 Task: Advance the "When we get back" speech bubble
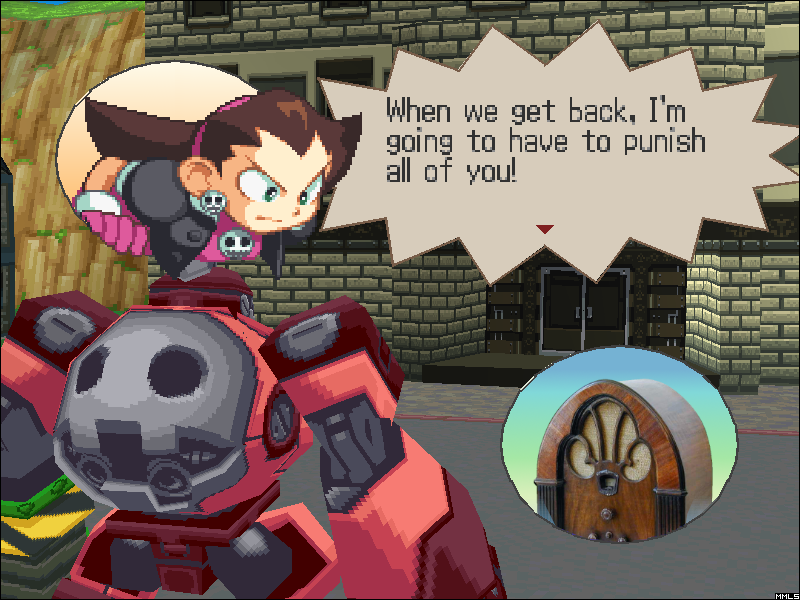point(560,150)
